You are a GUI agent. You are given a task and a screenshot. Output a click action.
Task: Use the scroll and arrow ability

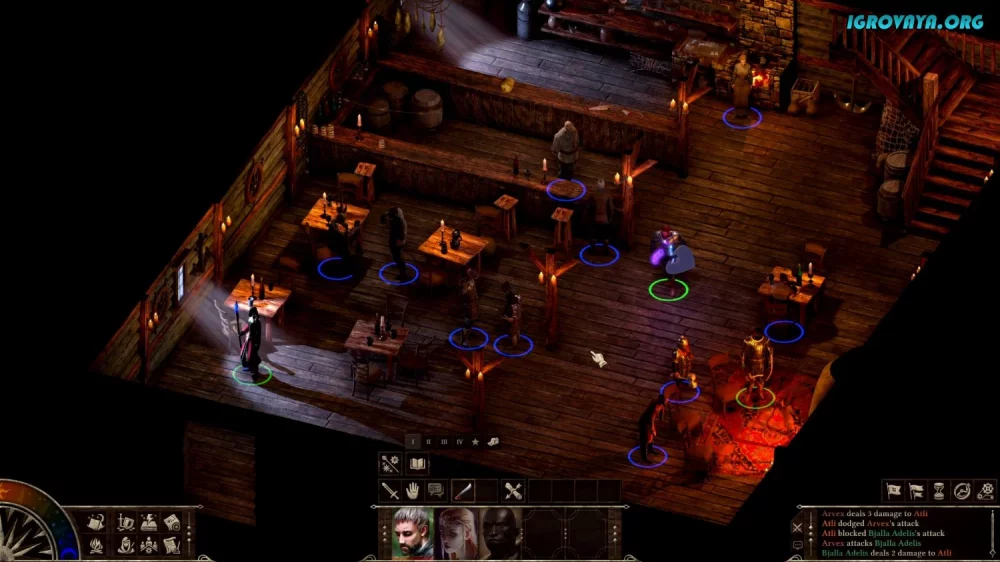pos(513,491)
